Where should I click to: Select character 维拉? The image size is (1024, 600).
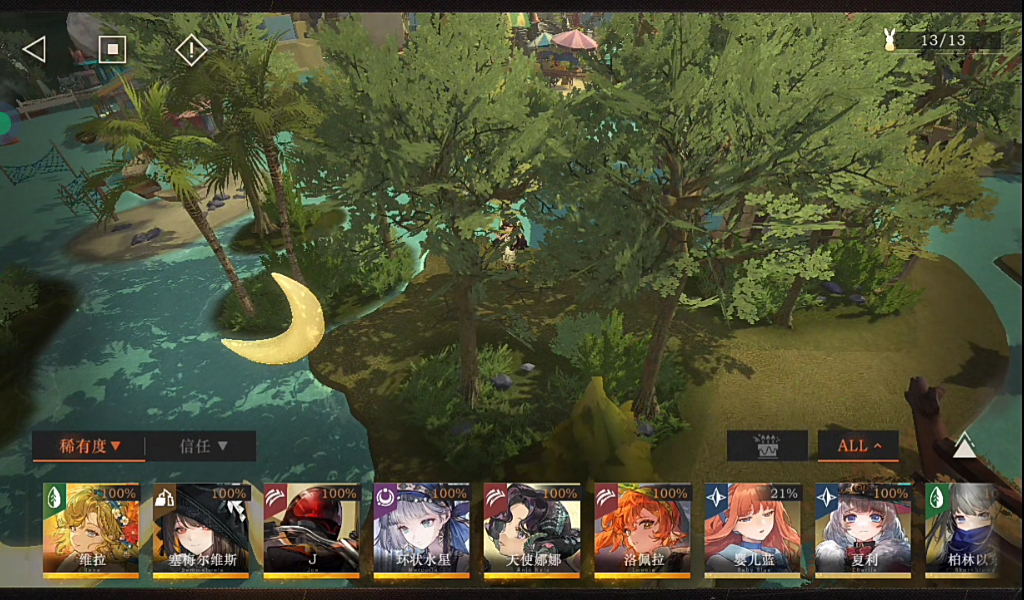(x=91, y=531)
